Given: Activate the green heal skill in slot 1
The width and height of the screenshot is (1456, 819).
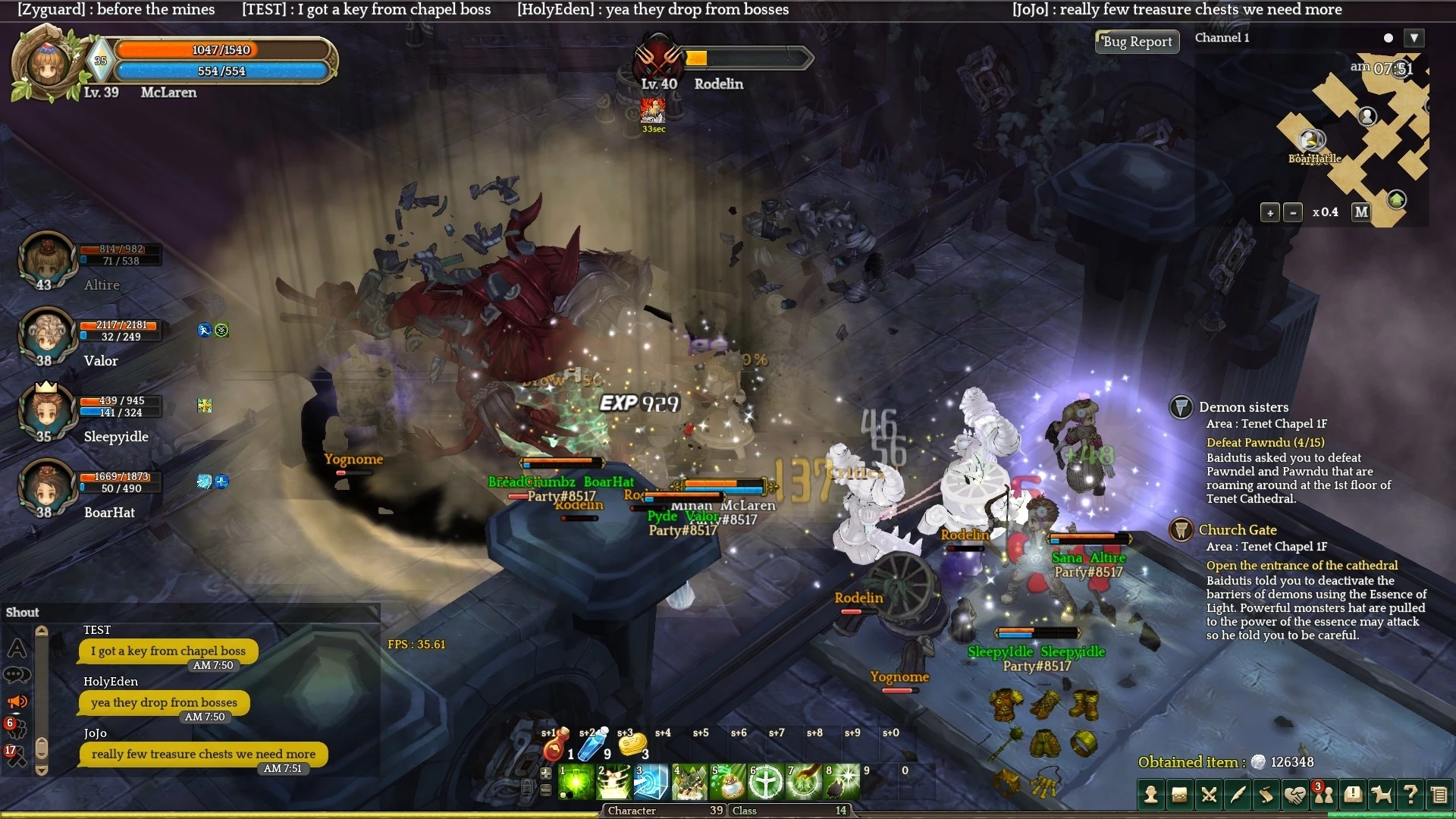Looking at the screenshot, I should pyautogui.click(x=576, y=782).
